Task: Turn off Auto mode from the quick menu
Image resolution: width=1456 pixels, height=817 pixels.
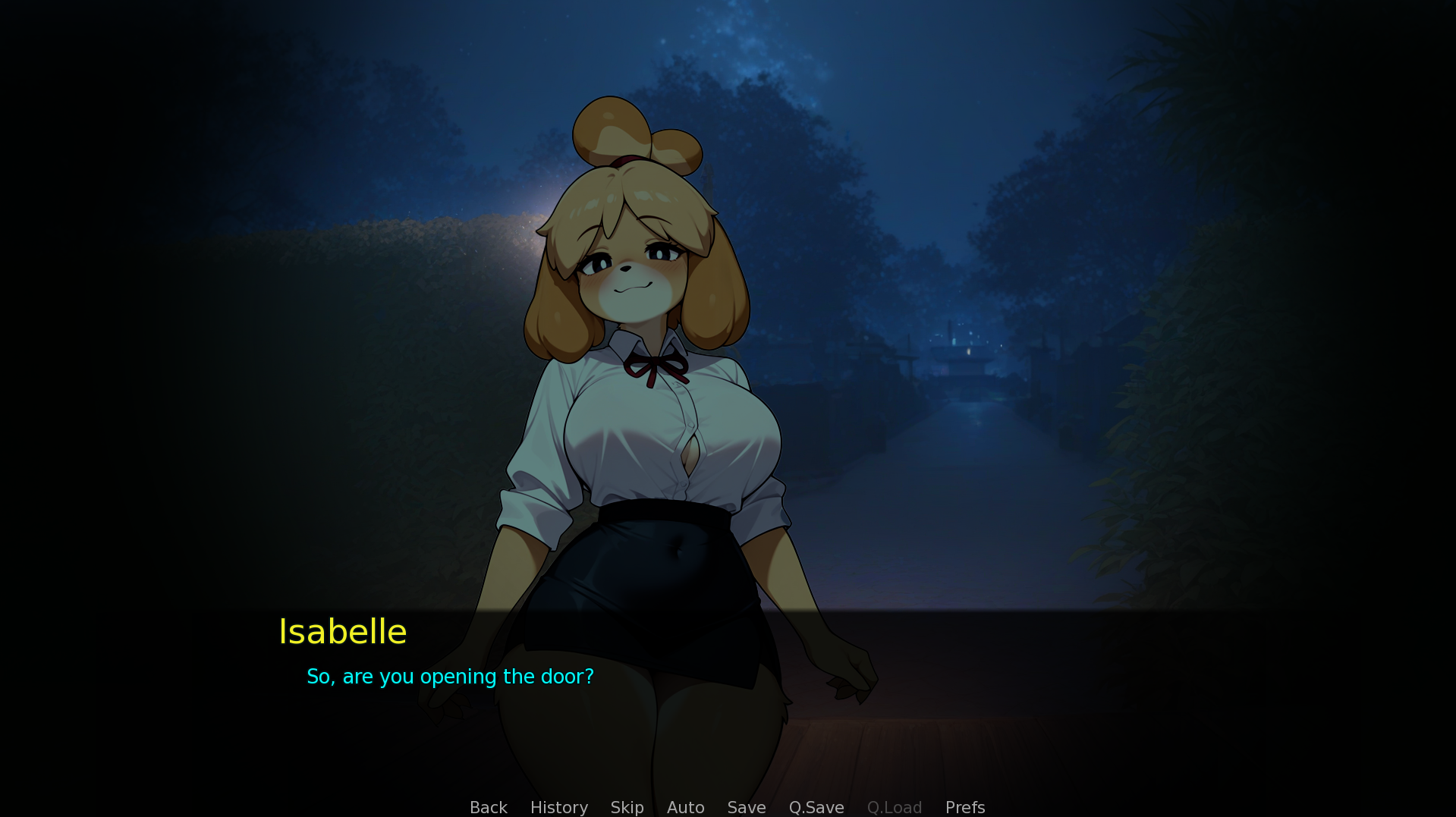Action: tap(685, 807)
